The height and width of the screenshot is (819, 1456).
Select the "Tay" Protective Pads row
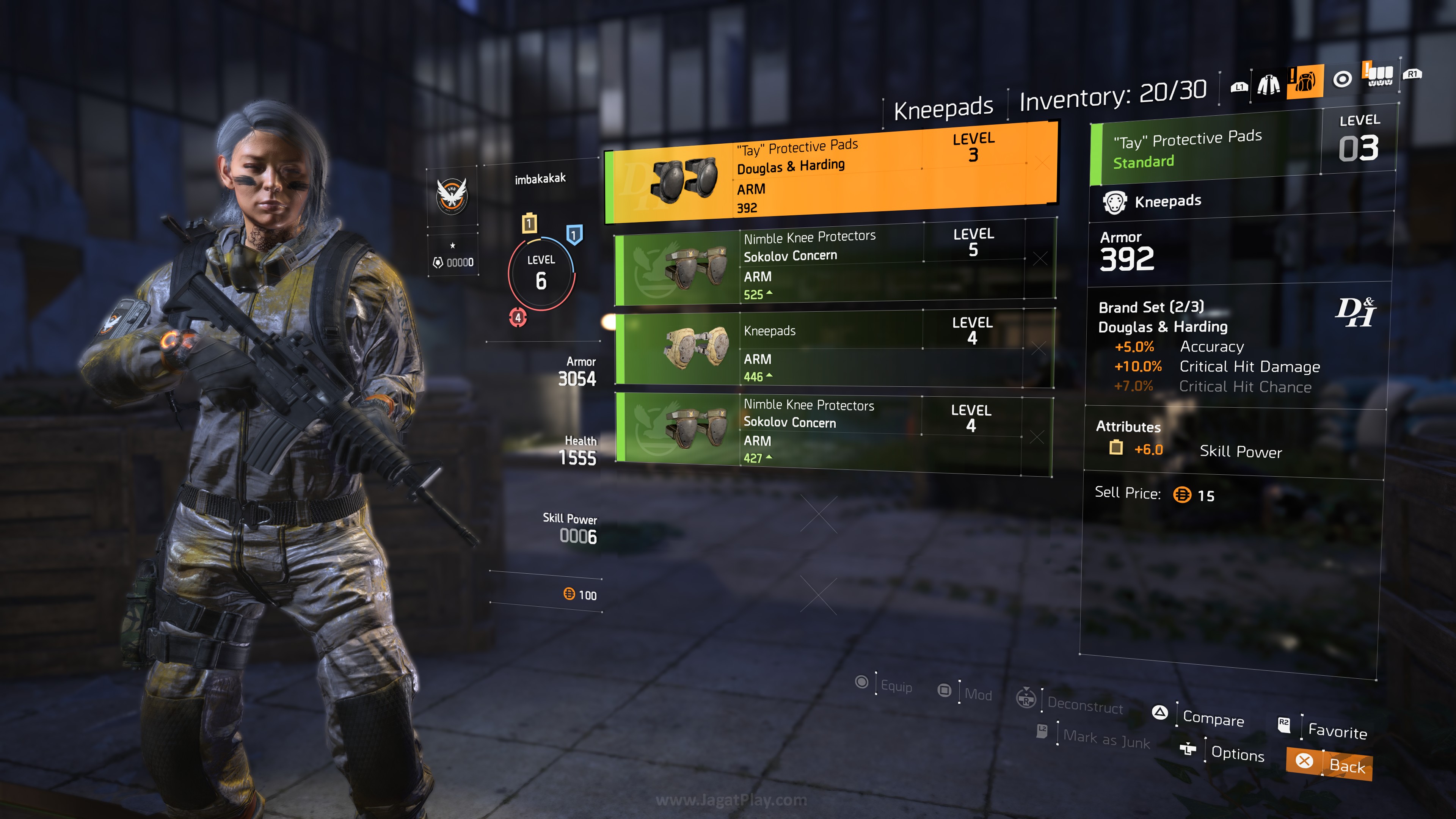coord(831,175)
